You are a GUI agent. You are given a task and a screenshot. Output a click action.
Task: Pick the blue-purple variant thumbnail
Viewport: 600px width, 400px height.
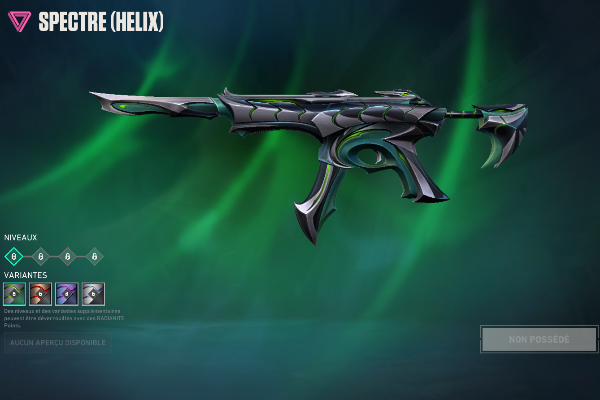(x=66, y=294)
